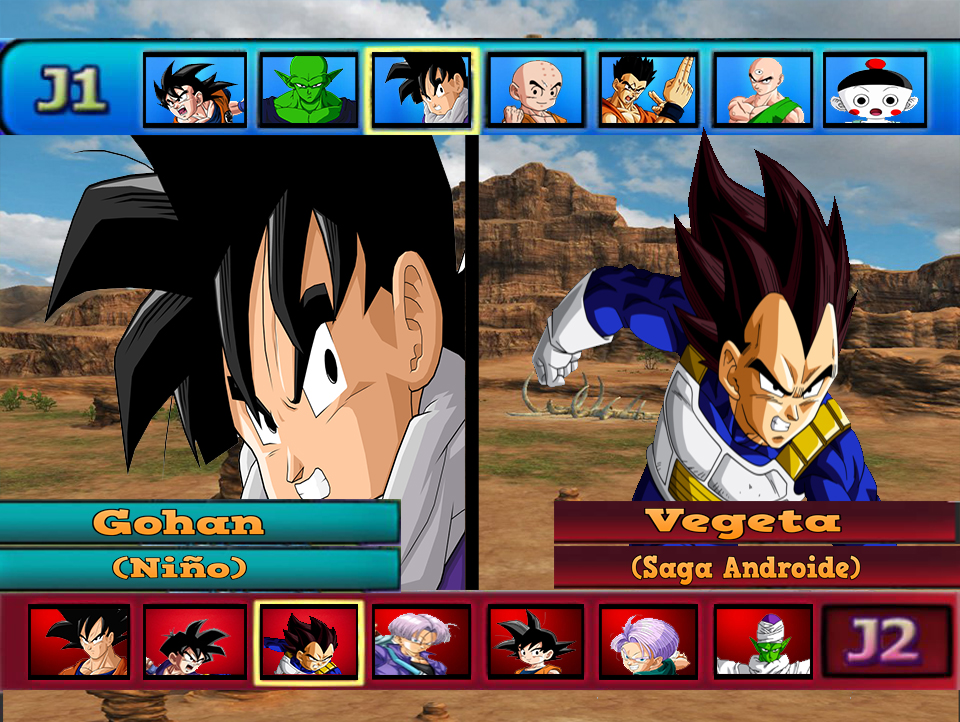Choose Yamcha from the roster

[648, 90]
